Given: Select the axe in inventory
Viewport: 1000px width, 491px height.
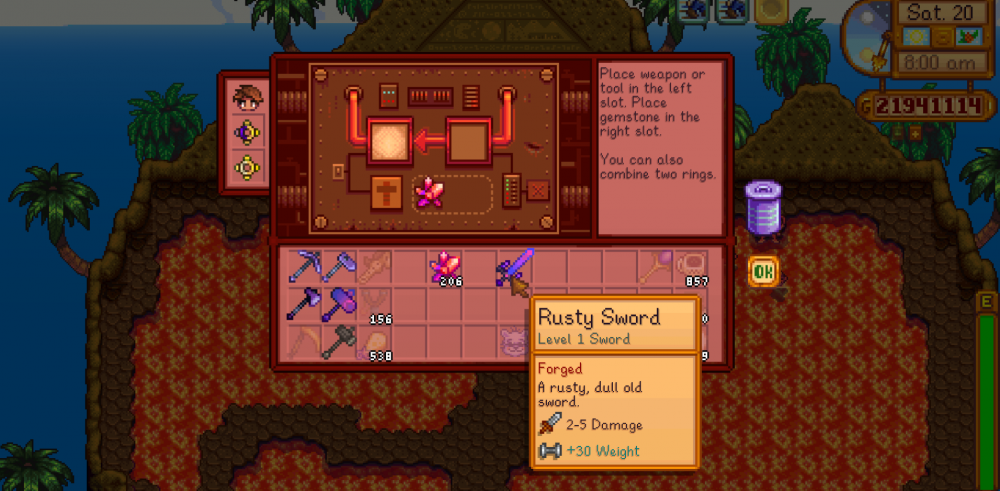Looking at the screenshot, I should (x=339, y=267).
